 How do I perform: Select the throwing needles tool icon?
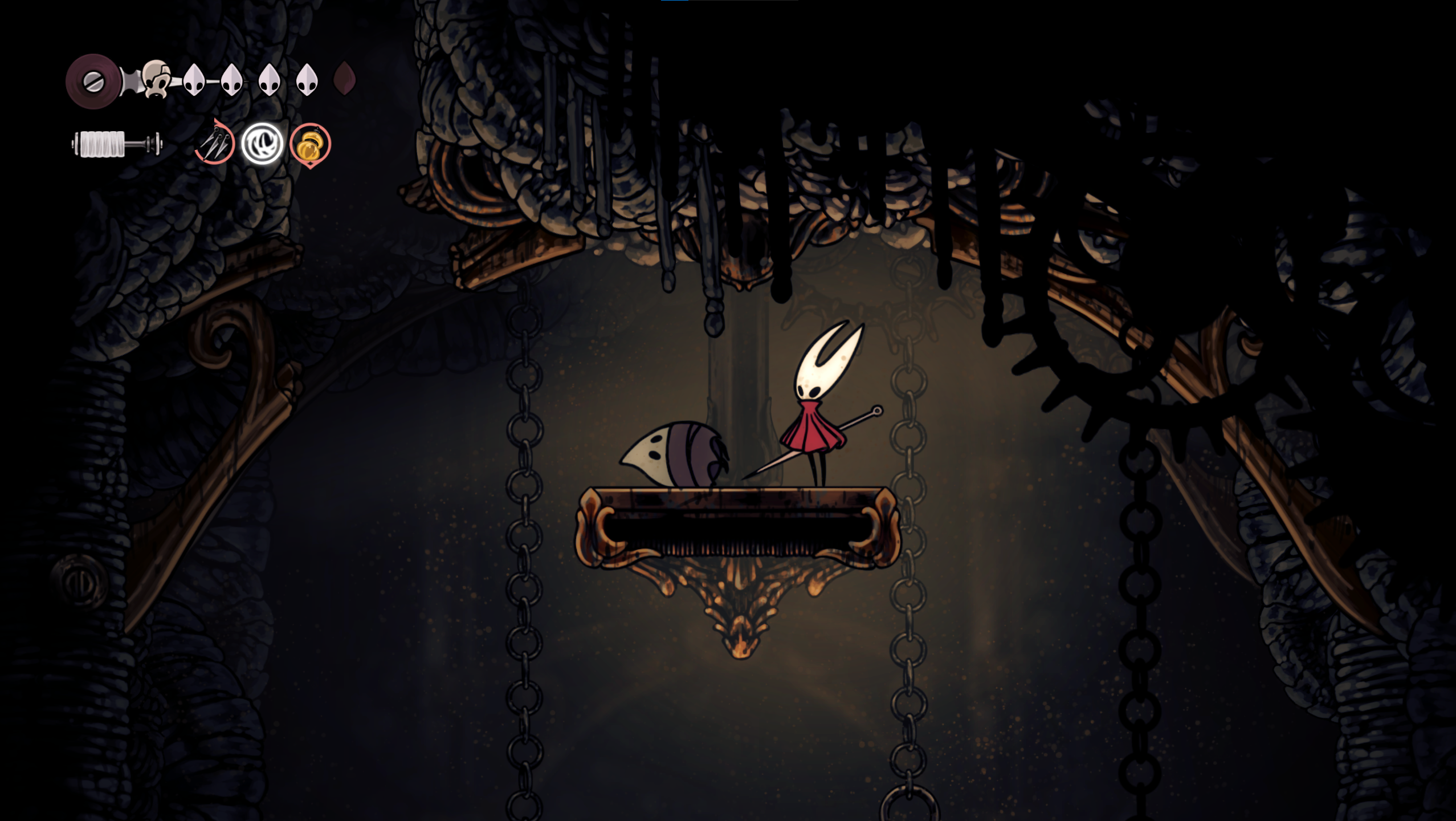tap(215, 143)
